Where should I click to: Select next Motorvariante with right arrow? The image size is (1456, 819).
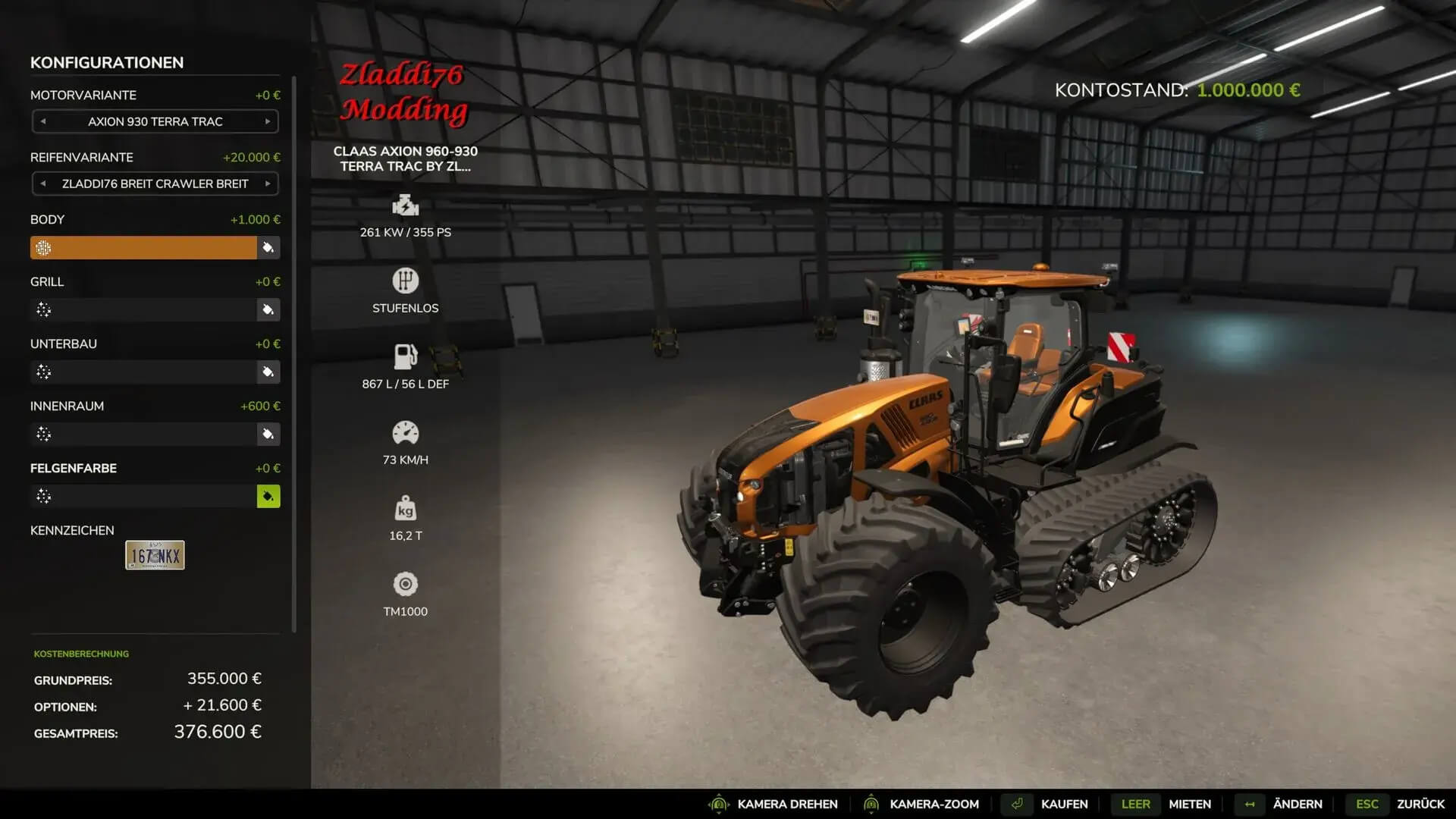pos(268,121)
